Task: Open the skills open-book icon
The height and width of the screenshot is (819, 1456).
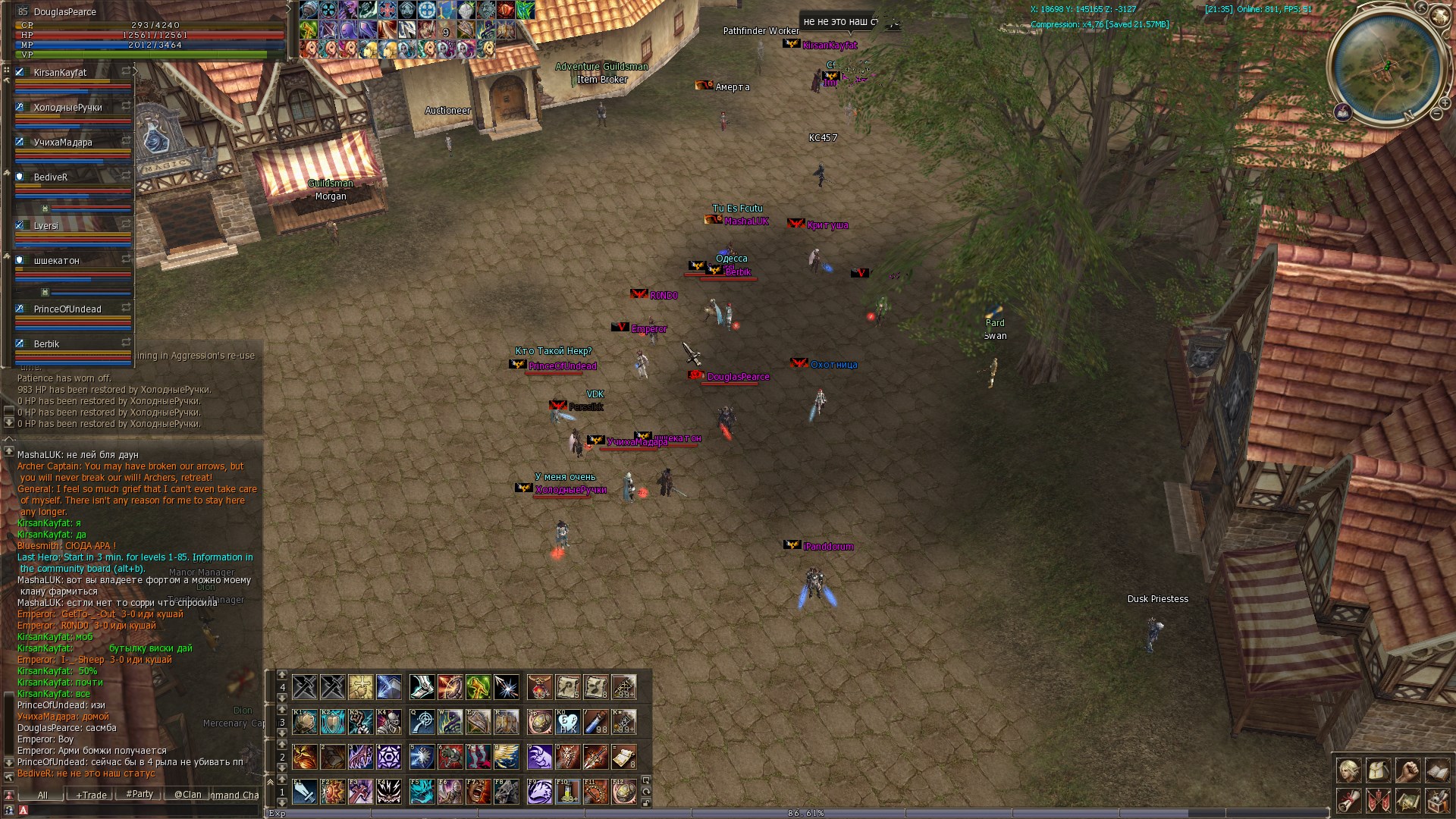Action: click(x=1437, y=770)
